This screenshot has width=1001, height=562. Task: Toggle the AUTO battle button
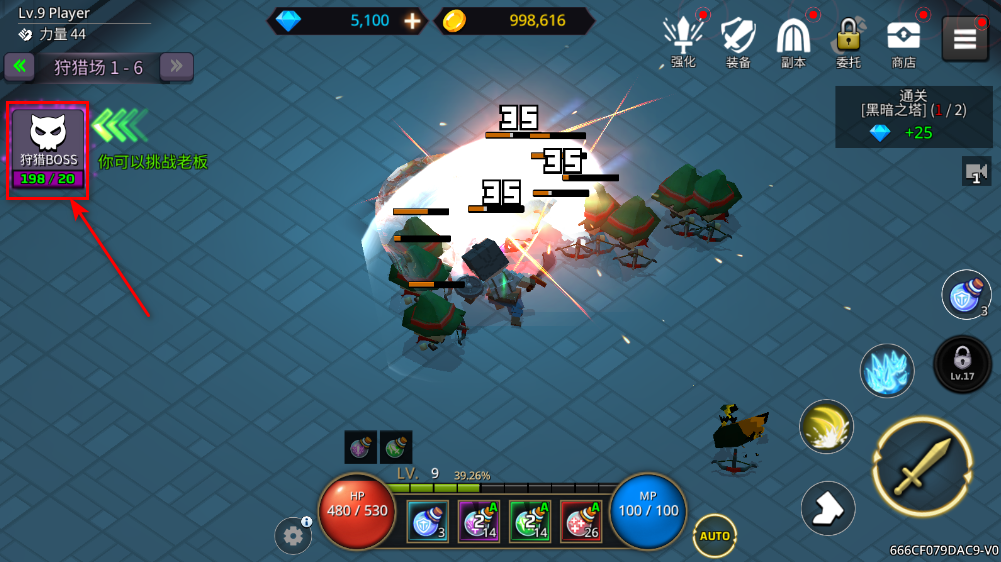pos(715,536)
